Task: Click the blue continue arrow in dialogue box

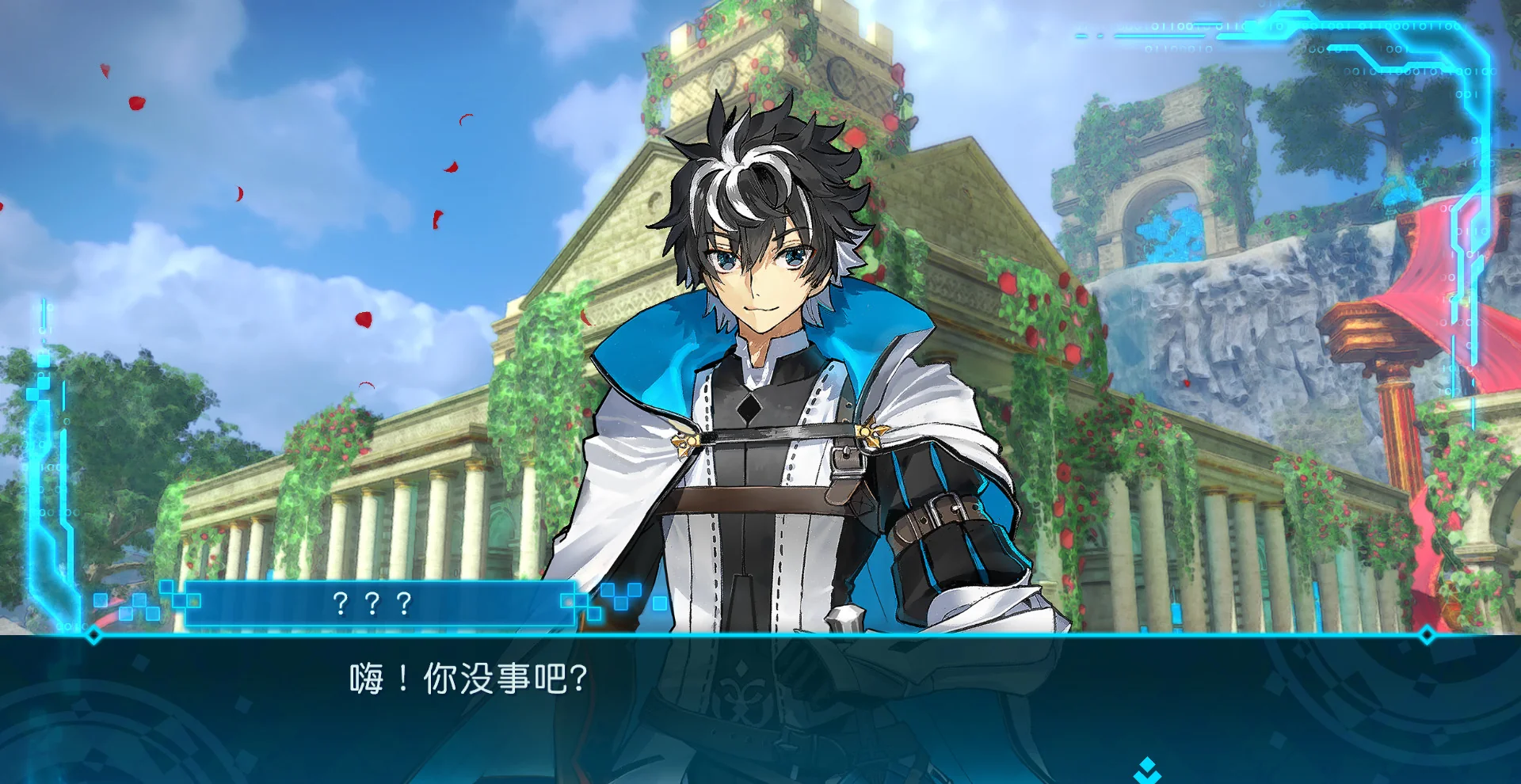Action: (x=1146, y=769)
